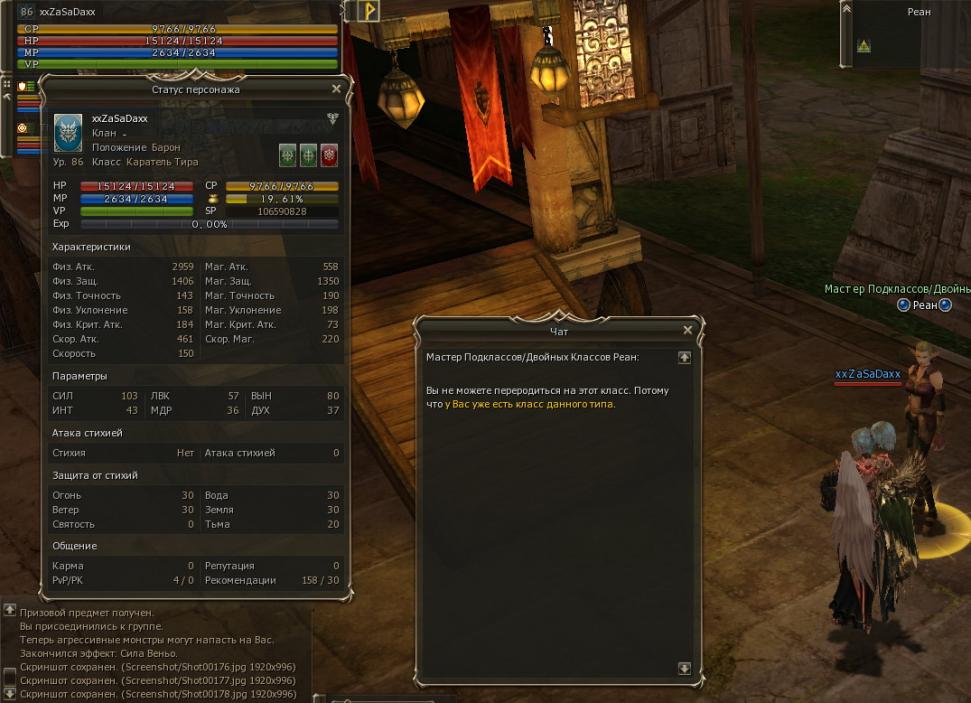
Task: Close the Реан chat dialogue window
Action: click(x=687, y=330)
